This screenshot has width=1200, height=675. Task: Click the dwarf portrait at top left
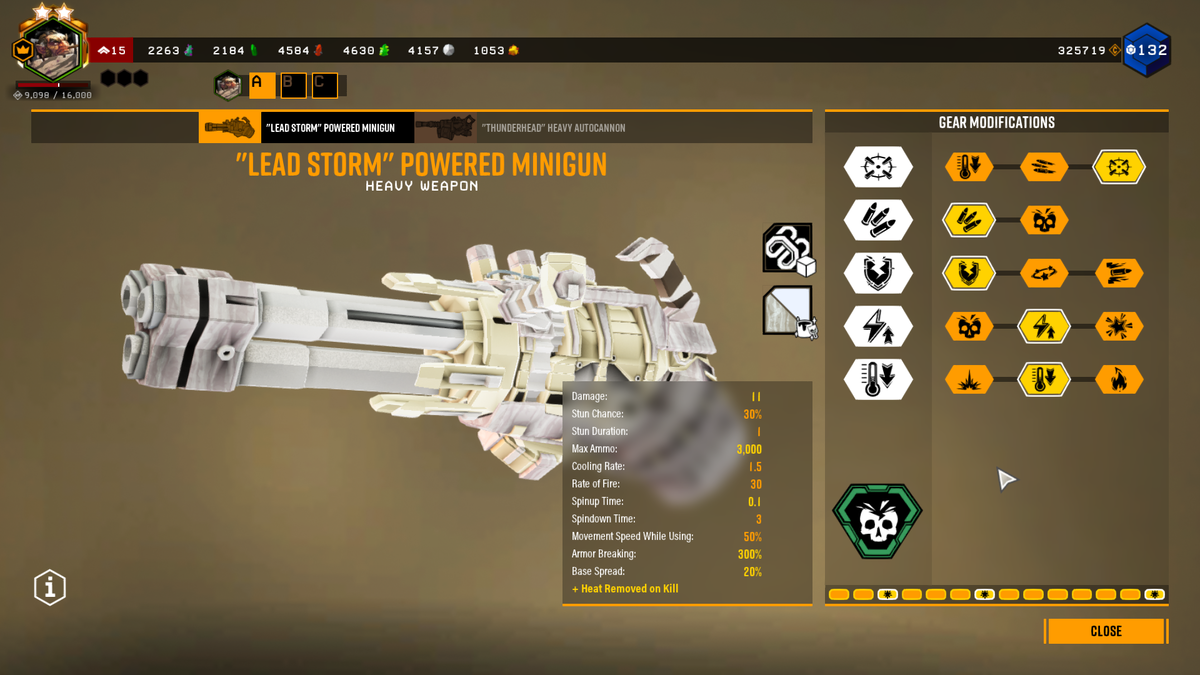click(50, 50)
